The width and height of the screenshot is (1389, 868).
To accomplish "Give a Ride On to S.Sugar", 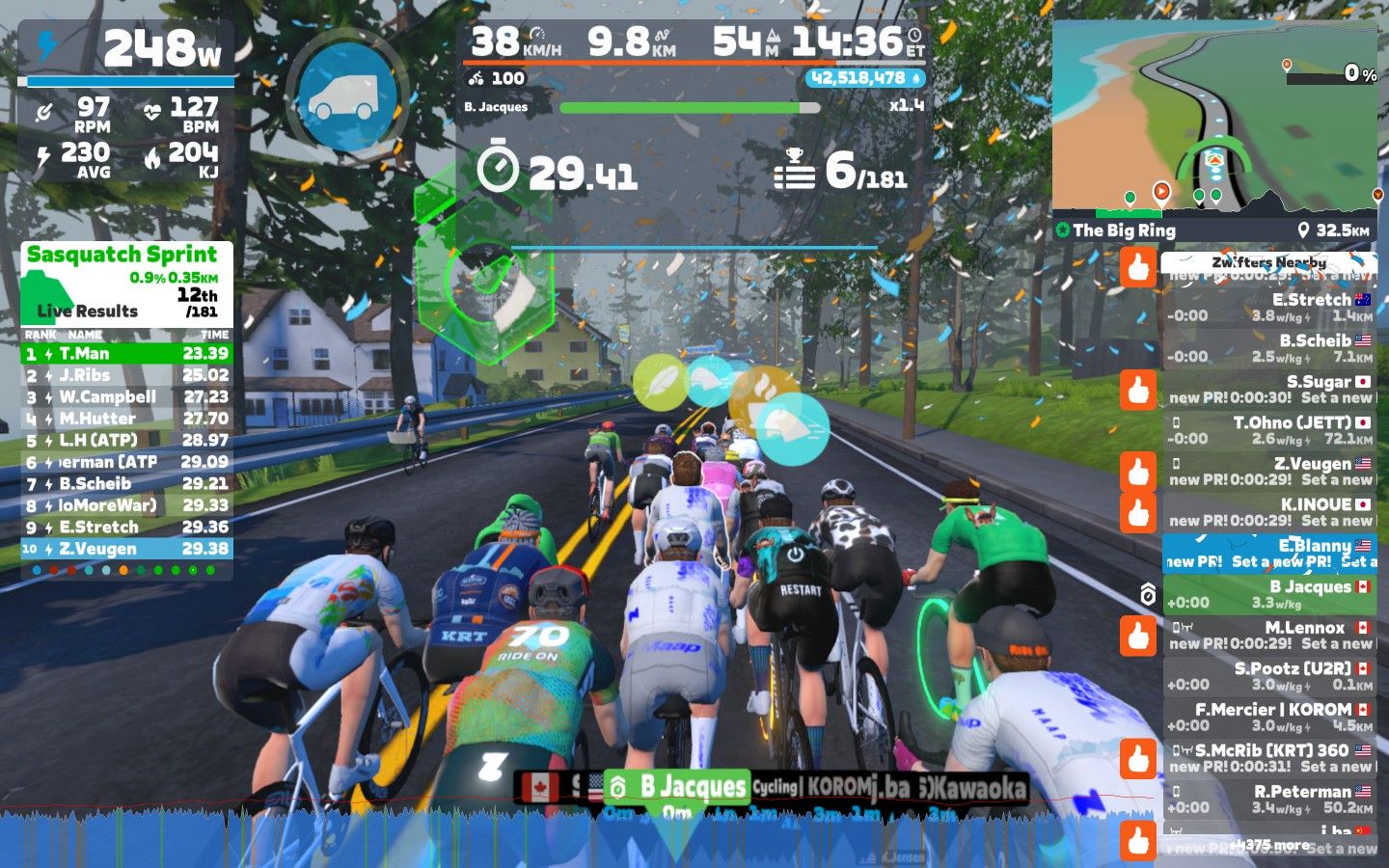I will coord(1138,390).
